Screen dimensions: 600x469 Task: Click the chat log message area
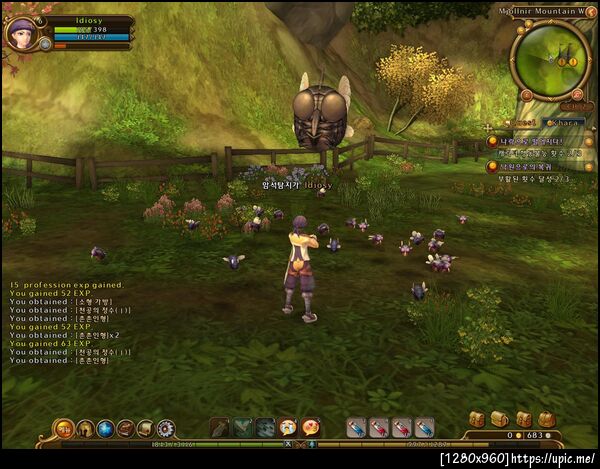click(x=70, y=318)
